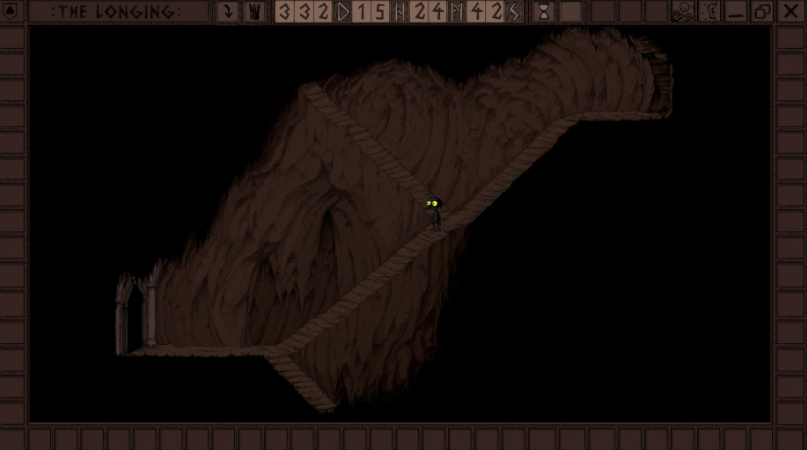Click the hourglass wait icon
Viewport: 807px width, 450px height.
tap(543, 12)
